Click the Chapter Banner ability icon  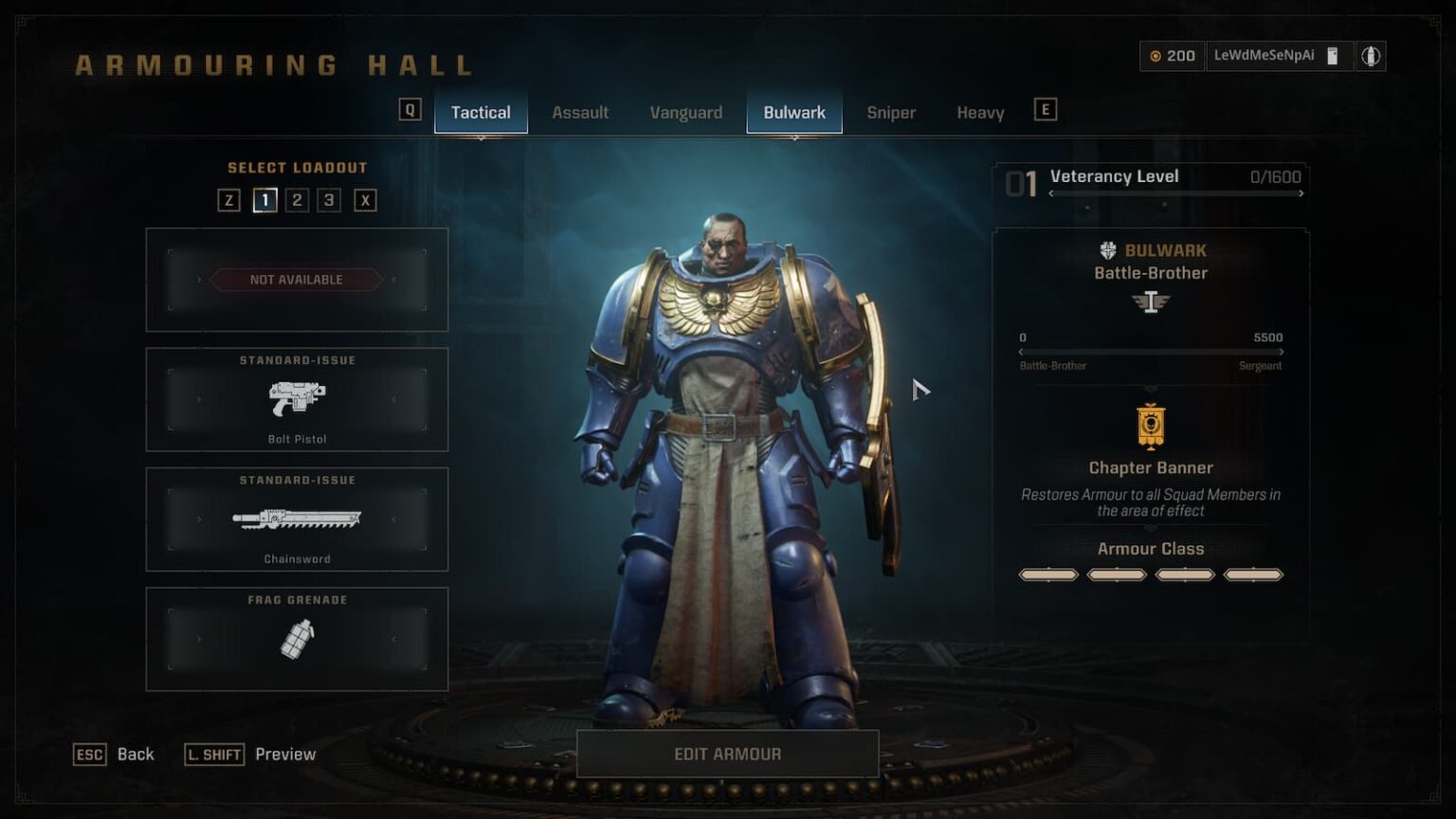(x=1150, y=428)
